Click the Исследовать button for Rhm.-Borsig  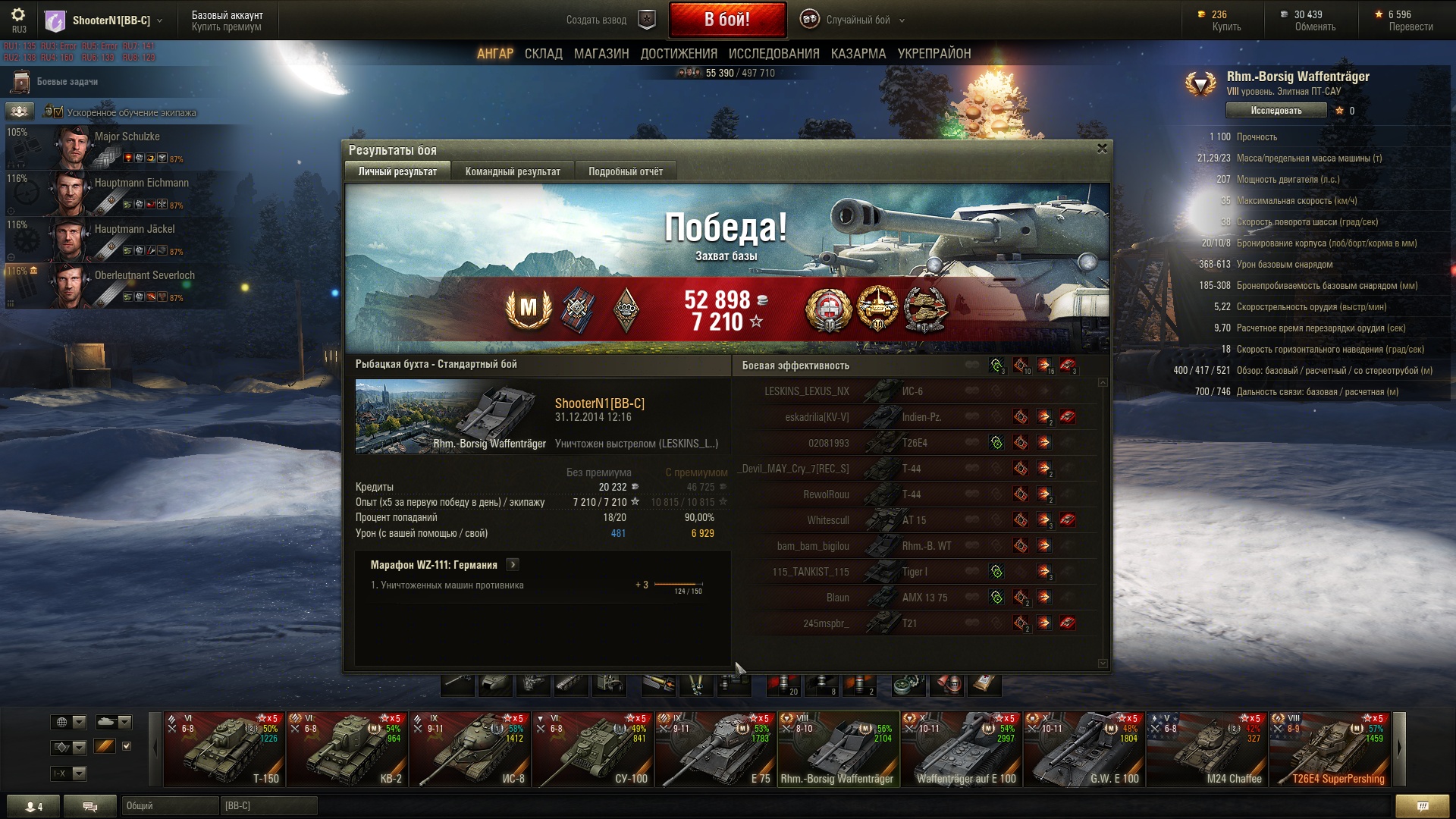pos(1276,111)
